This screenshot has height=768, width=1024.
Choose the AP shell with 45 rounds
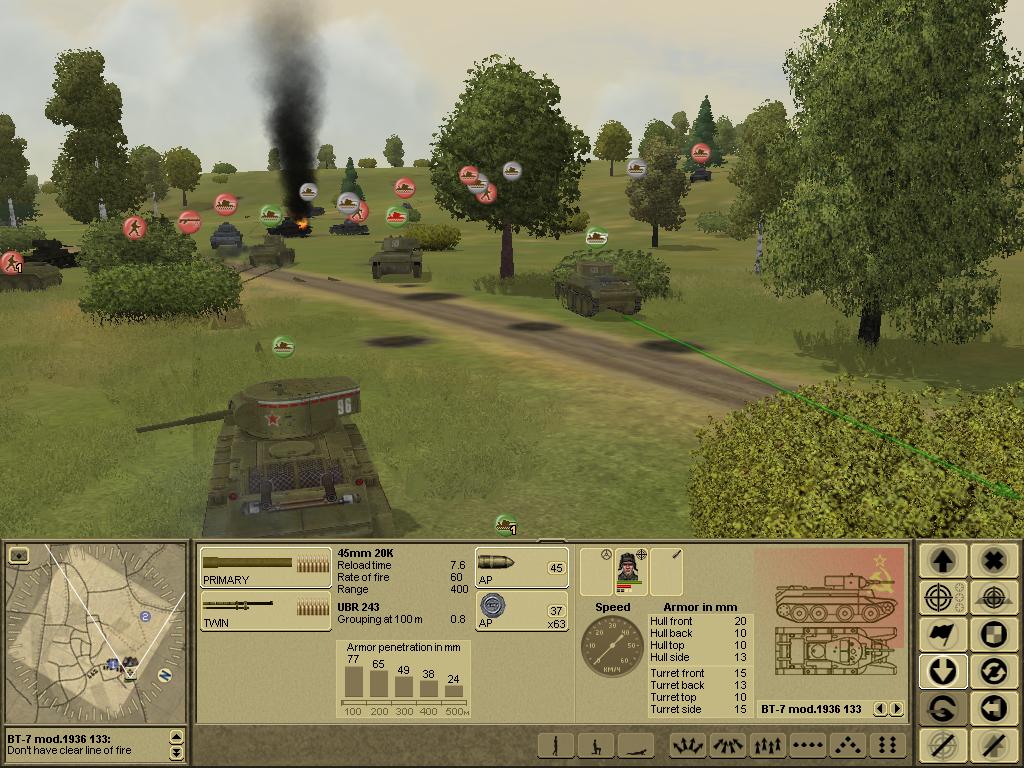pos(521,567)
